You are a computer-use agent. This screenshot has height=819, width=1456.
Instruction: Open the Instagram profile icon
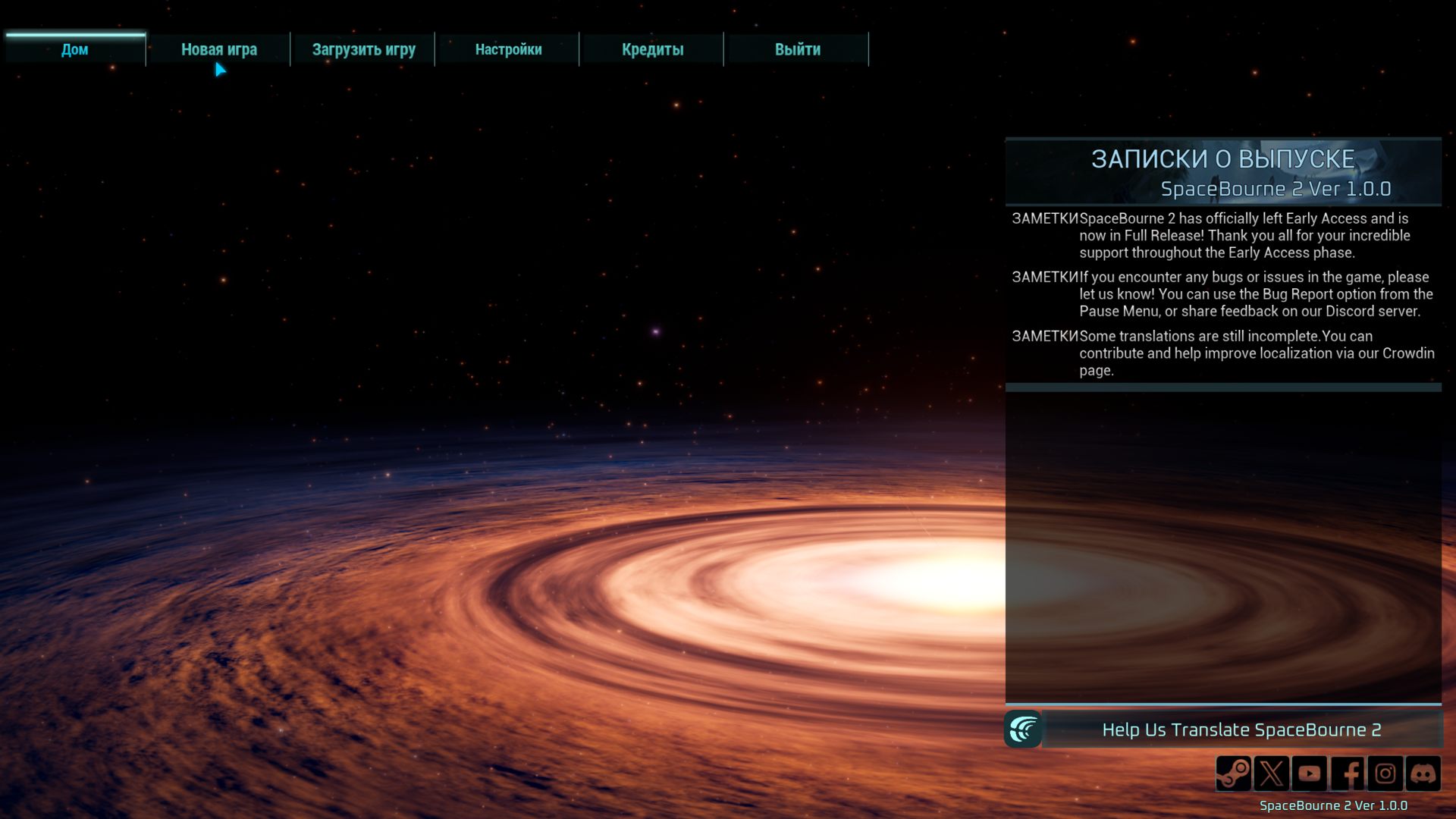1385,773
